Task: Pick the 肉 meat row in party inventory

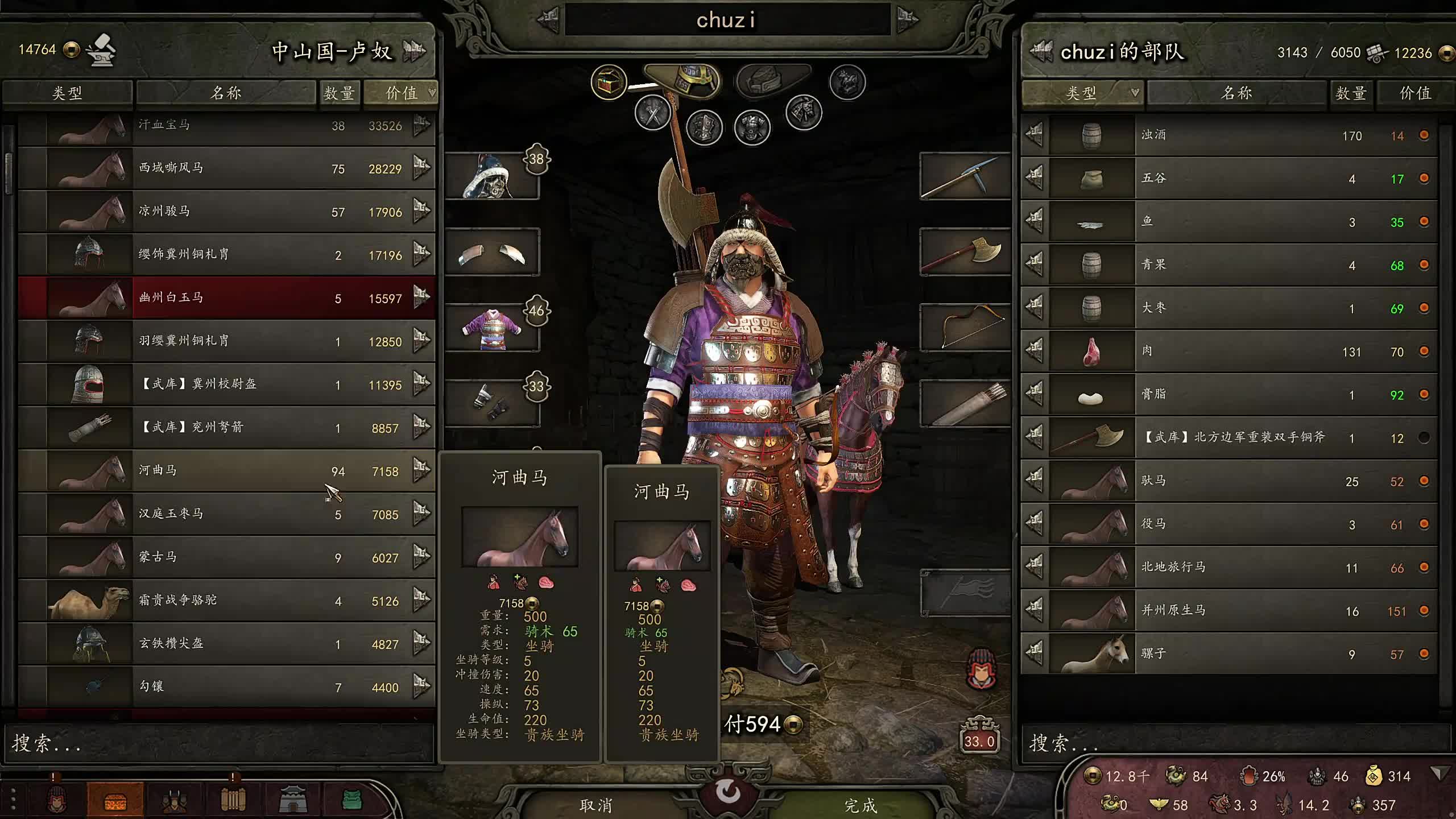Action: tap(1228, 351)
